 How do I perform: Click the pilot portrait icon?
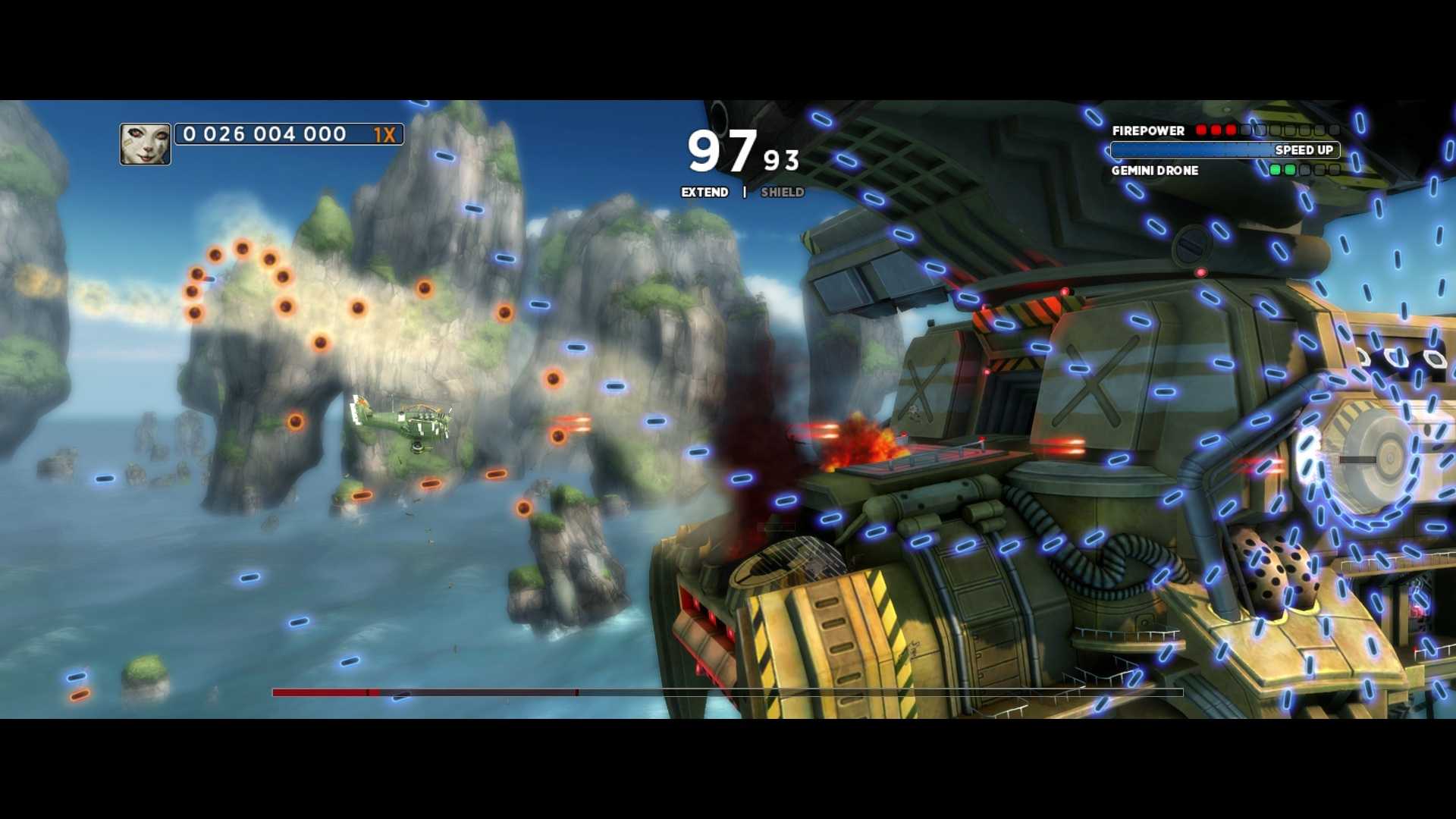click(145, 144)
